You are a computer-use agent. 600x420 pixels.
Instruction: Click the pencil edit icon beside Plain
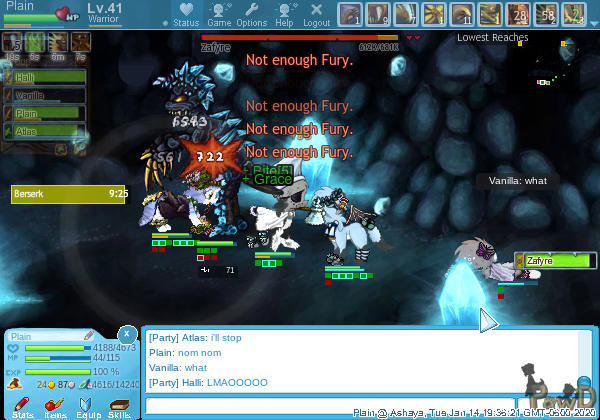pyautogui.click(x=88, y=335)
